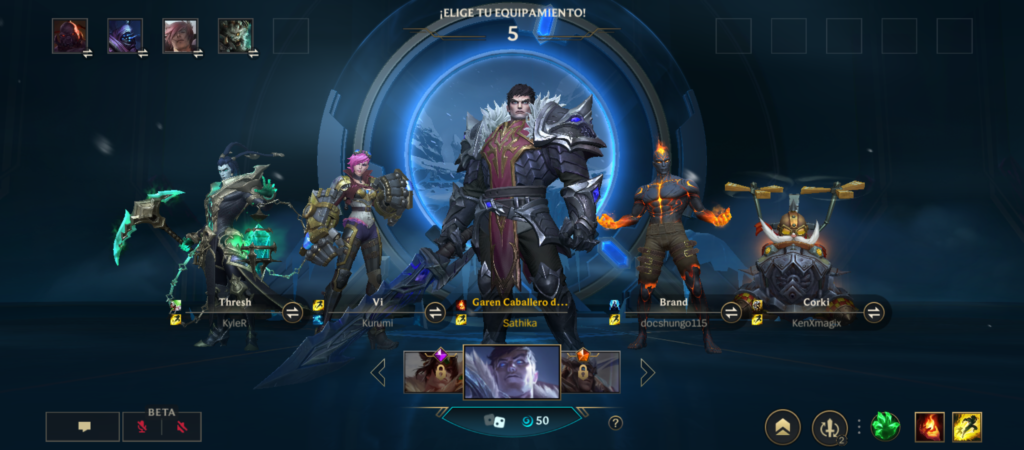This screenshot has width=1024, height=450.
Task: Select the Thresh portrait in team bar
Action: point(236,35)
